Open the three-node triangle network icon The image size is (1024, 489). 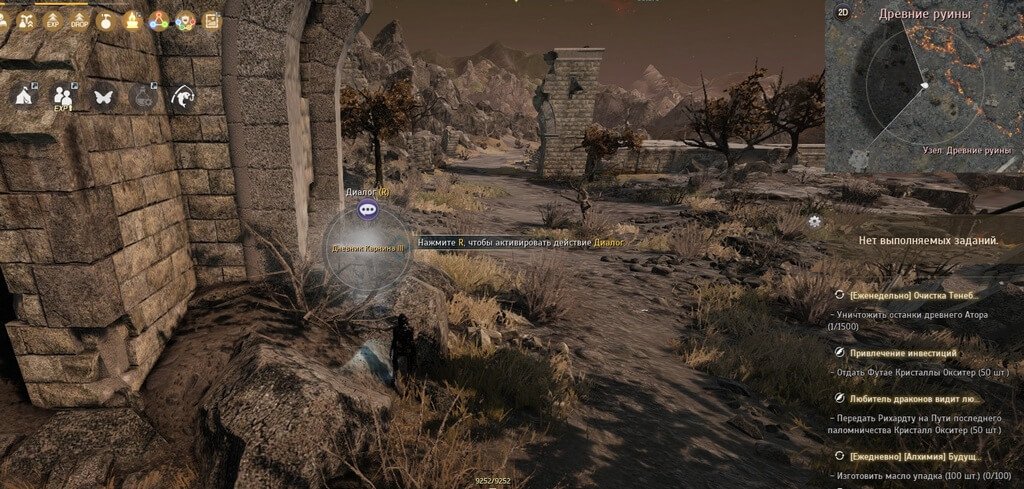coord(159,20)
